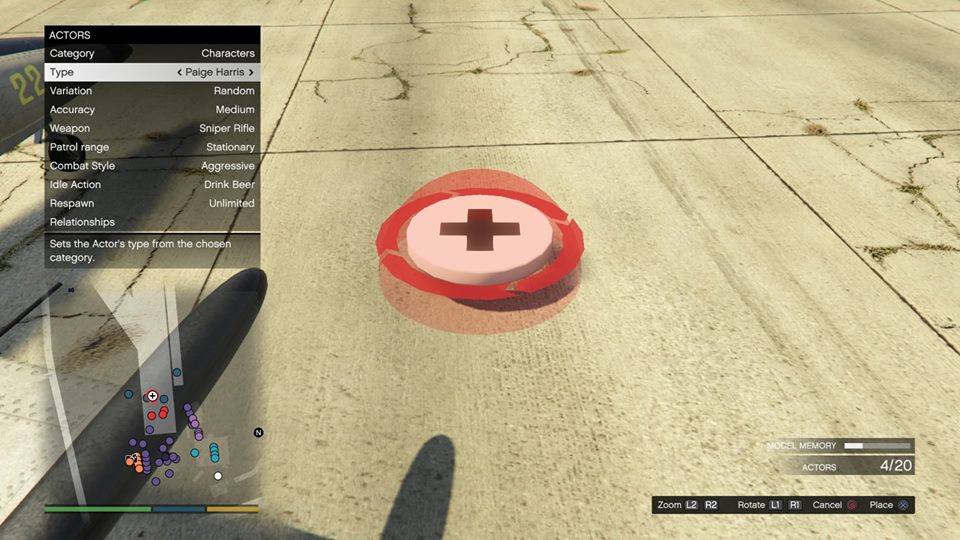
Task: Open the Accuracy setting
Action: click(x=152, y=109)
